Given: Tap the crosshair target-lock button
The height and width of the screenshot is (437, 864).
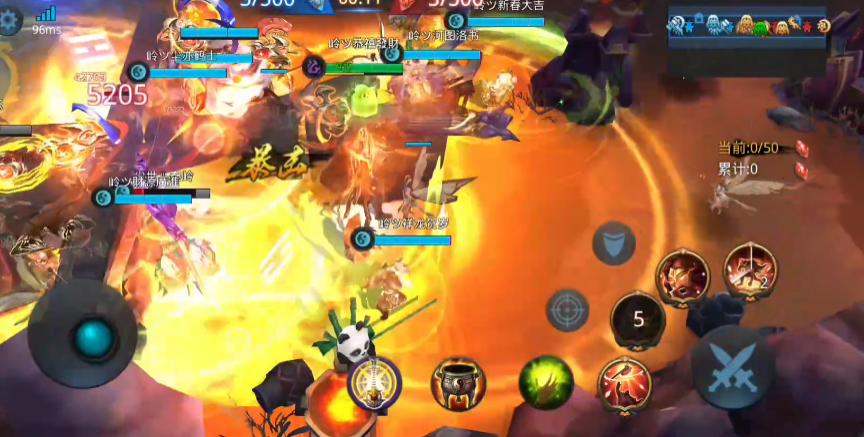Looking at the screenshot, I should point(567,309).
